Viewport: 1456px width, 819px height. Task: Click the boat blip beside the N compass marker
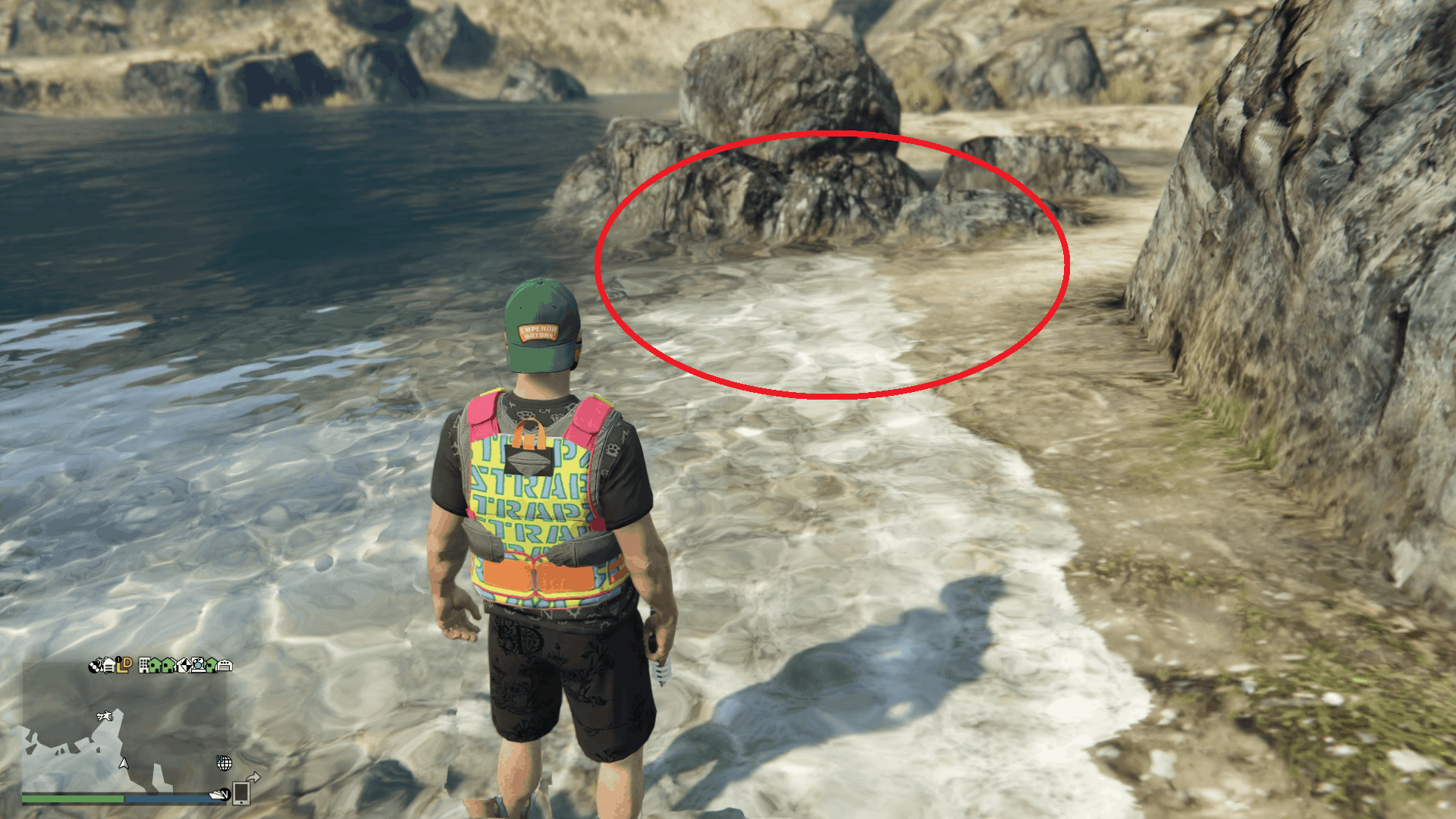217,796
